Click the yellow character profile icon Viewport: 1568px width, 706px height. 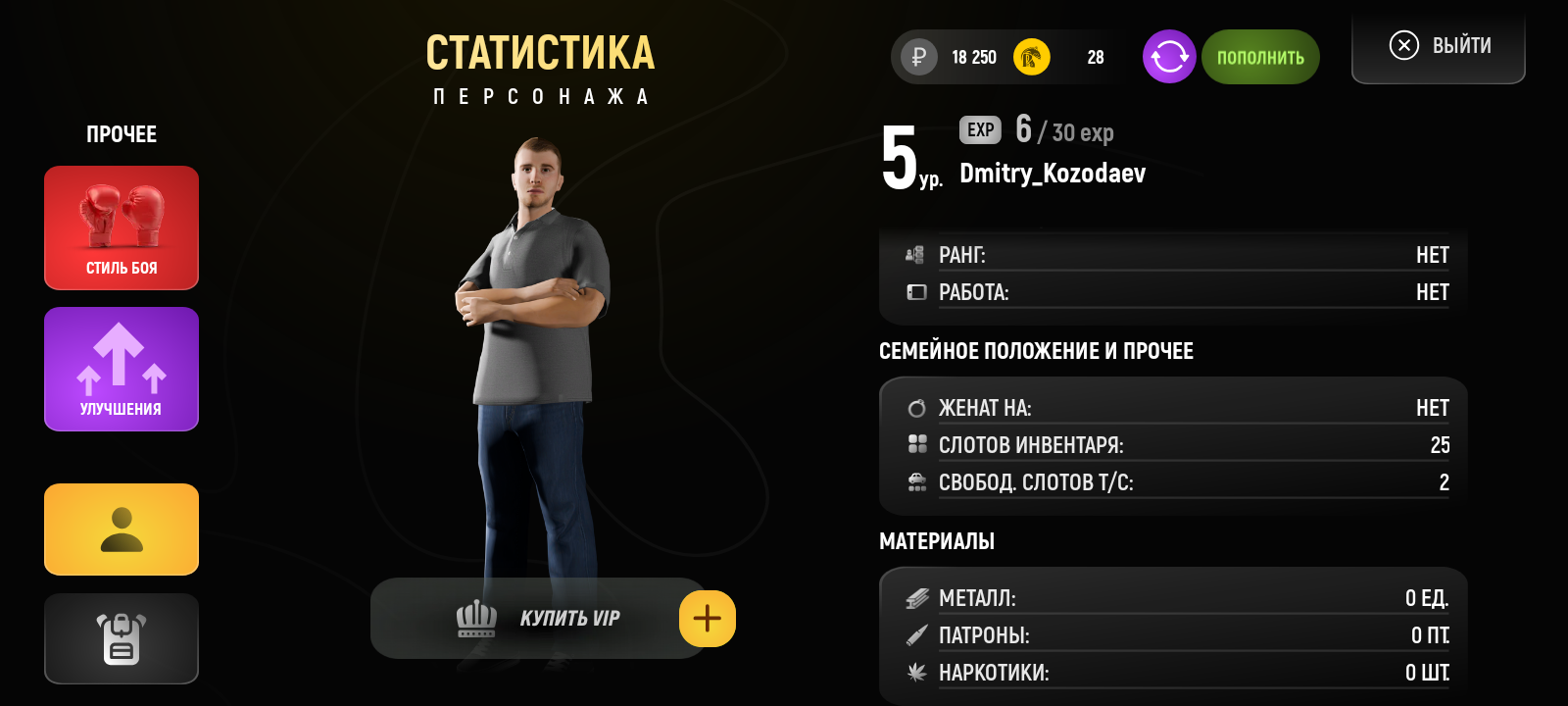point(121,529)
